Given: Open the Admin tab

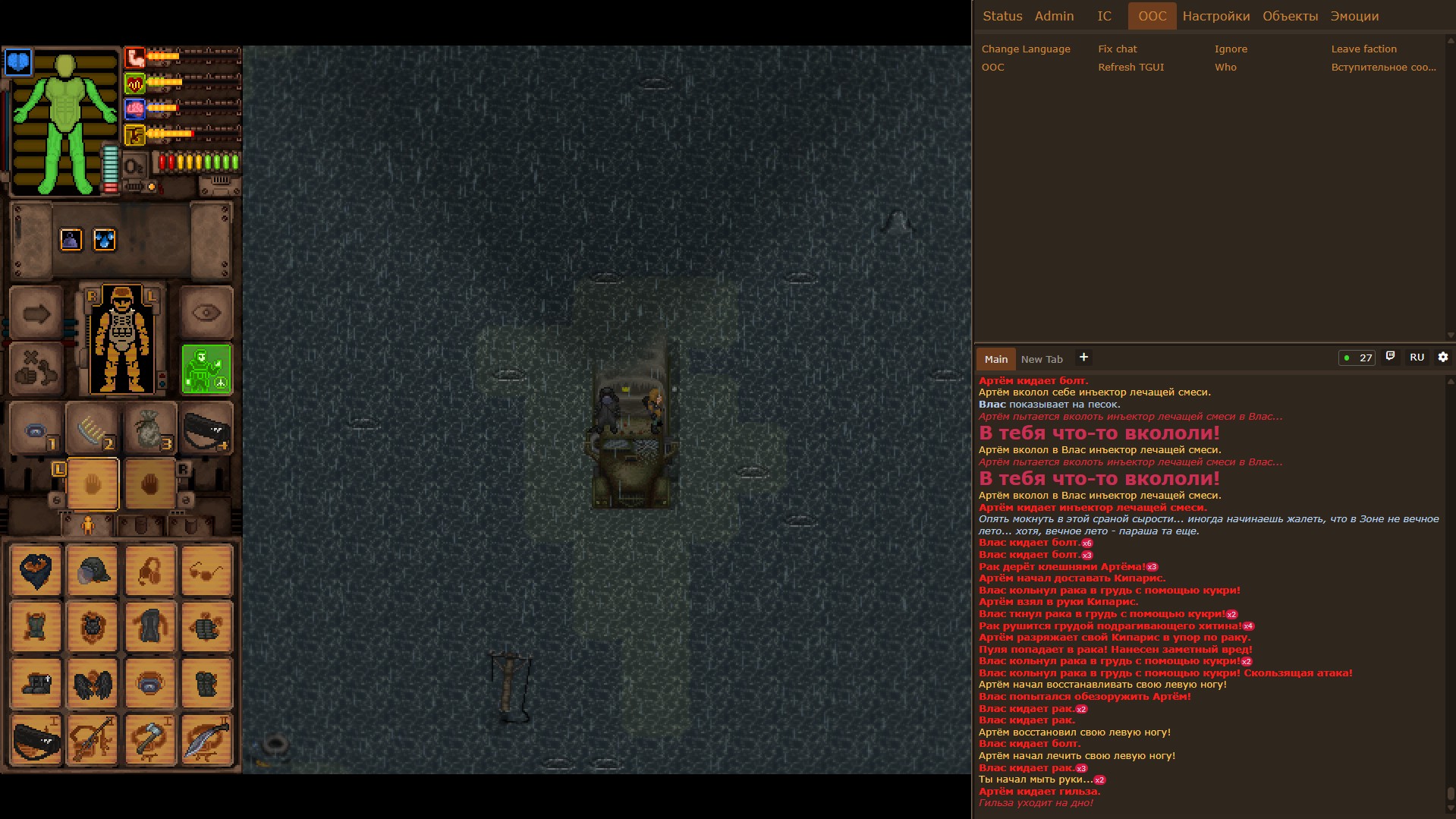Looking at the screenshot, I should (x=1054, y=16).
